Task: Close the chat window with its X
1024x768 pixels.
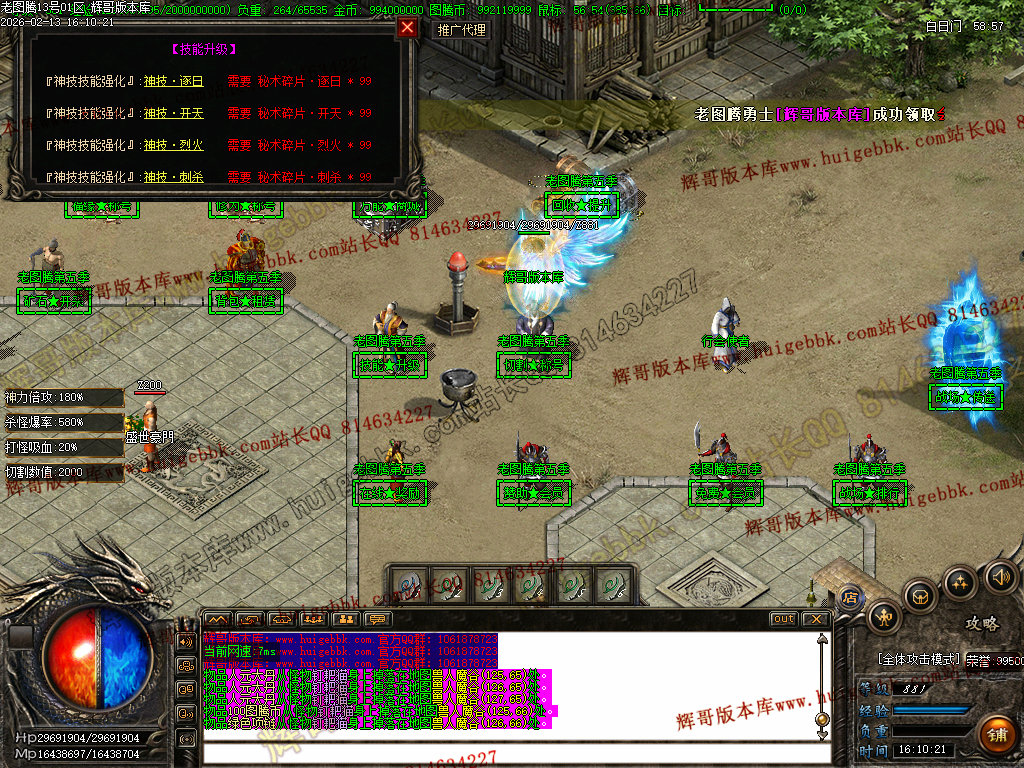Action: (x=817, y=619)
